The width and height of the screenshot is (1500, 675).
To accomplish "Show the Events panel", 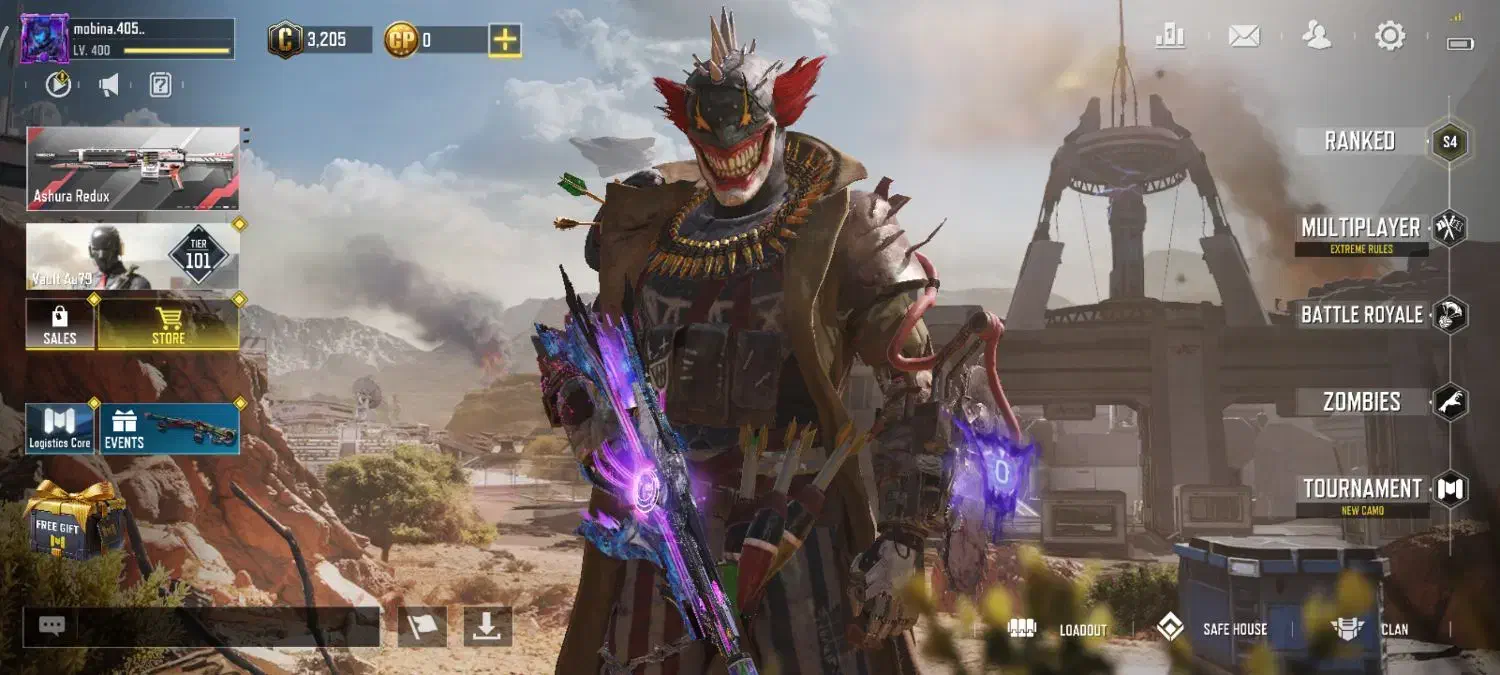I will pos(169,428).
